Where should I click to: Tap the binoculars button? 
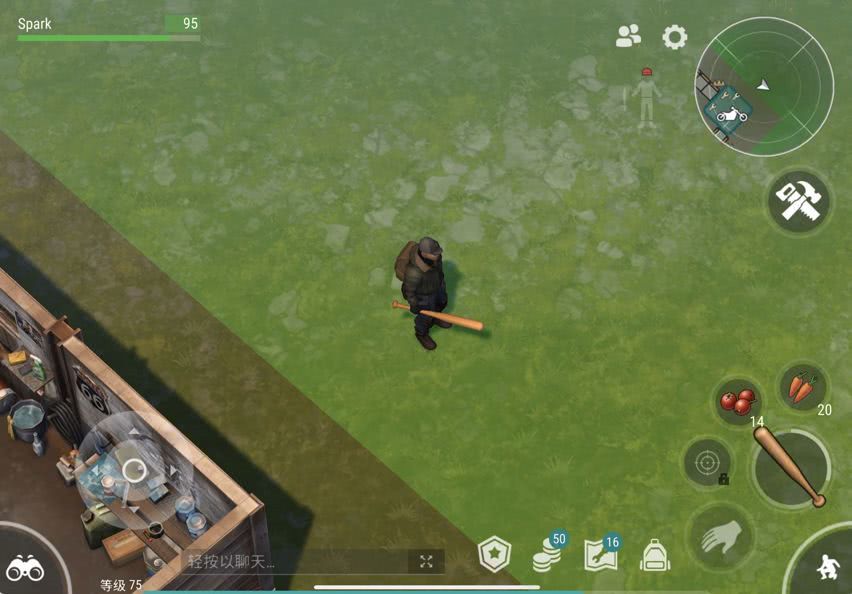coord(25,568)
